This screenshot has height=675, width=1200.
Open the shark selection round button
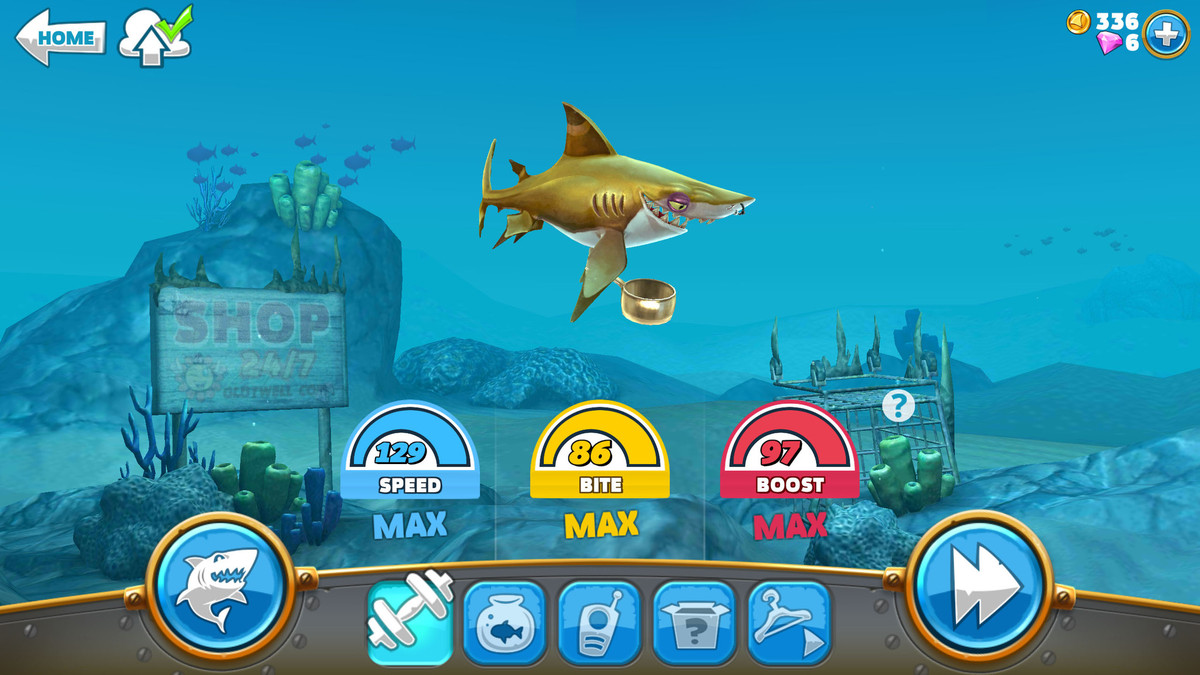point(220,585)
